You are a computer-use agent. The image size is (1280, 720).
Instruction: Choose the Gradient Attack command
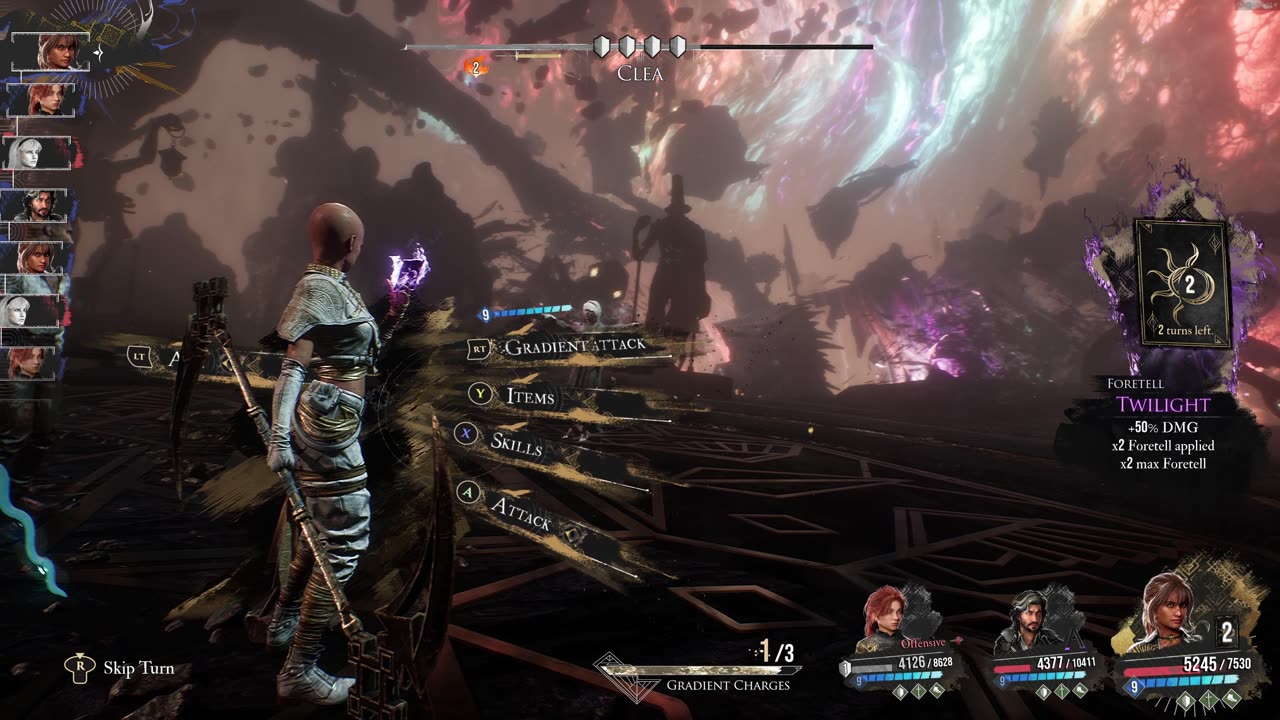pos(574,347)
